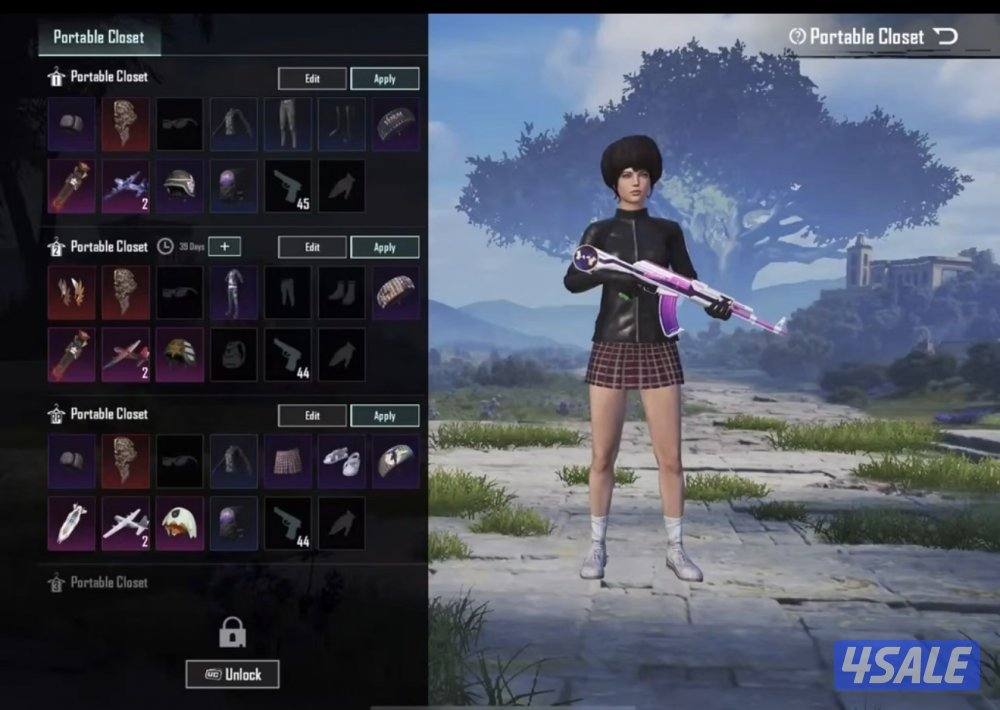The width and height of the screenshot is (1000, 710).
Task: Apply the closet numbered 1
Action: [384, 79]
